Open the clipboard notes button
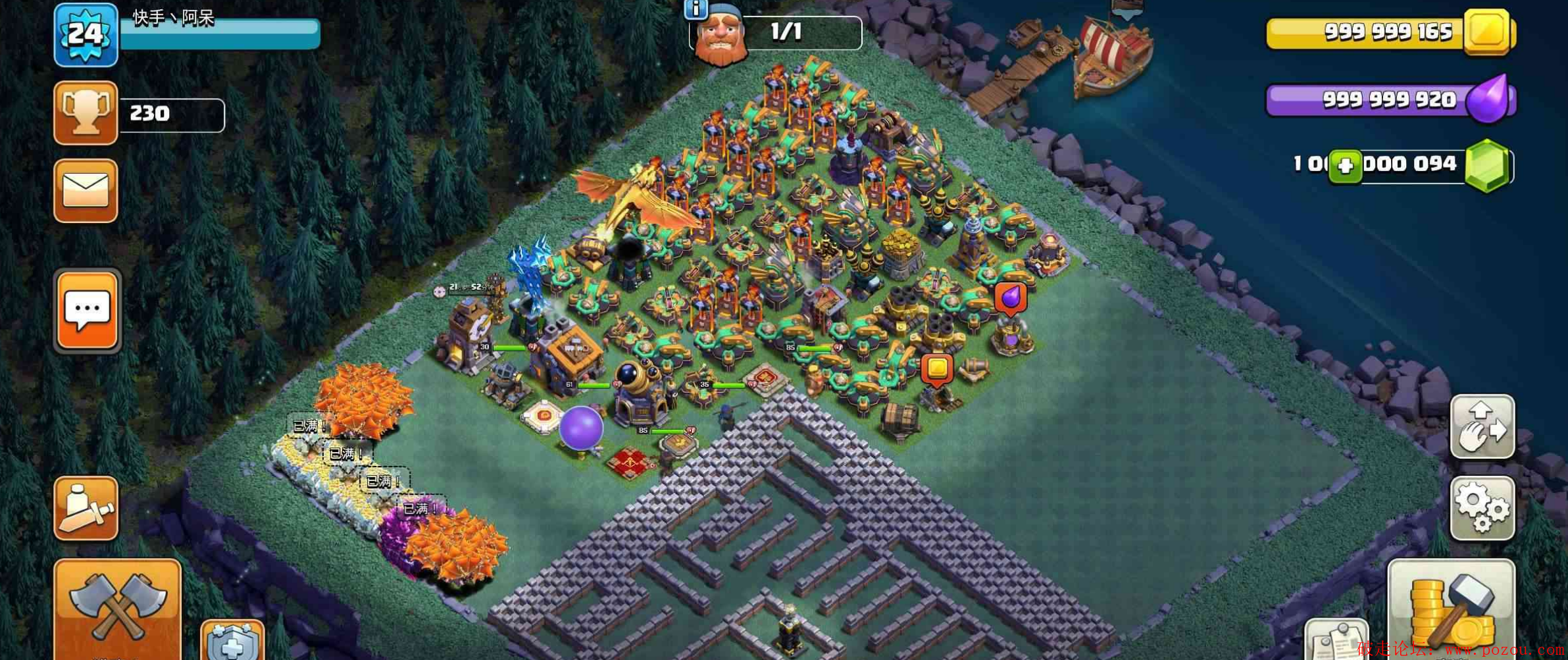This screenshot has width=1568, height=660. click(x=1336, y=640)
